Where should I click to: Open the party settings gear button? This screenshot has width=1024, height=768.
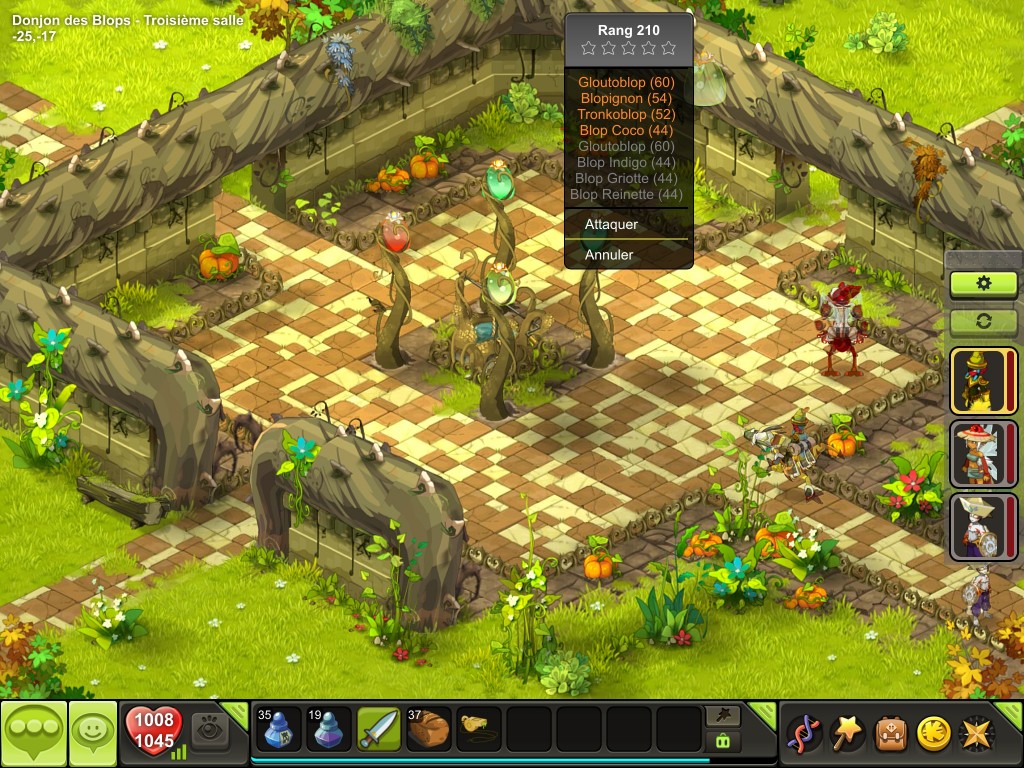click(983, 284)
